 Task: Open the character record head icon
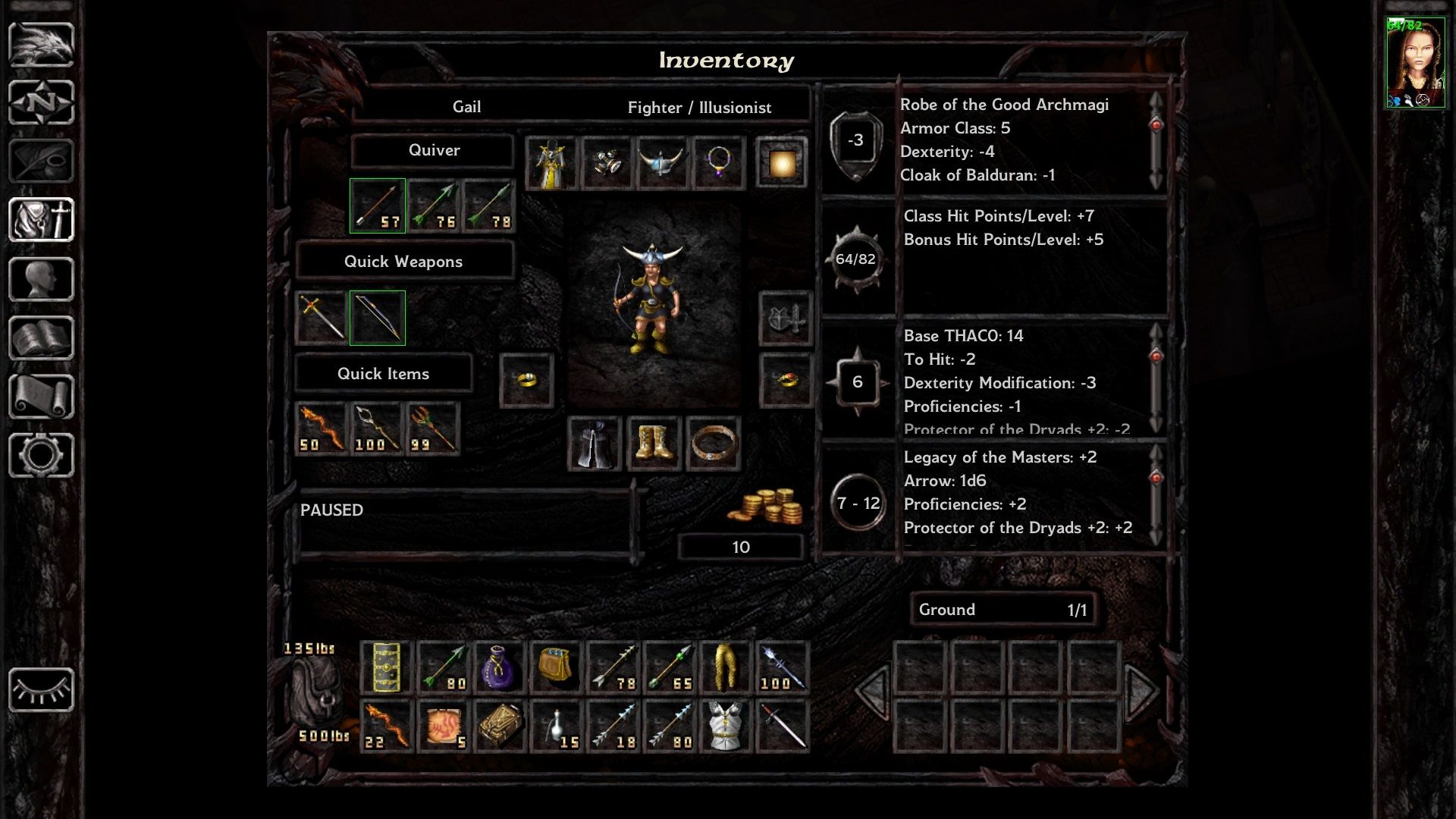(x=41, y=279)
